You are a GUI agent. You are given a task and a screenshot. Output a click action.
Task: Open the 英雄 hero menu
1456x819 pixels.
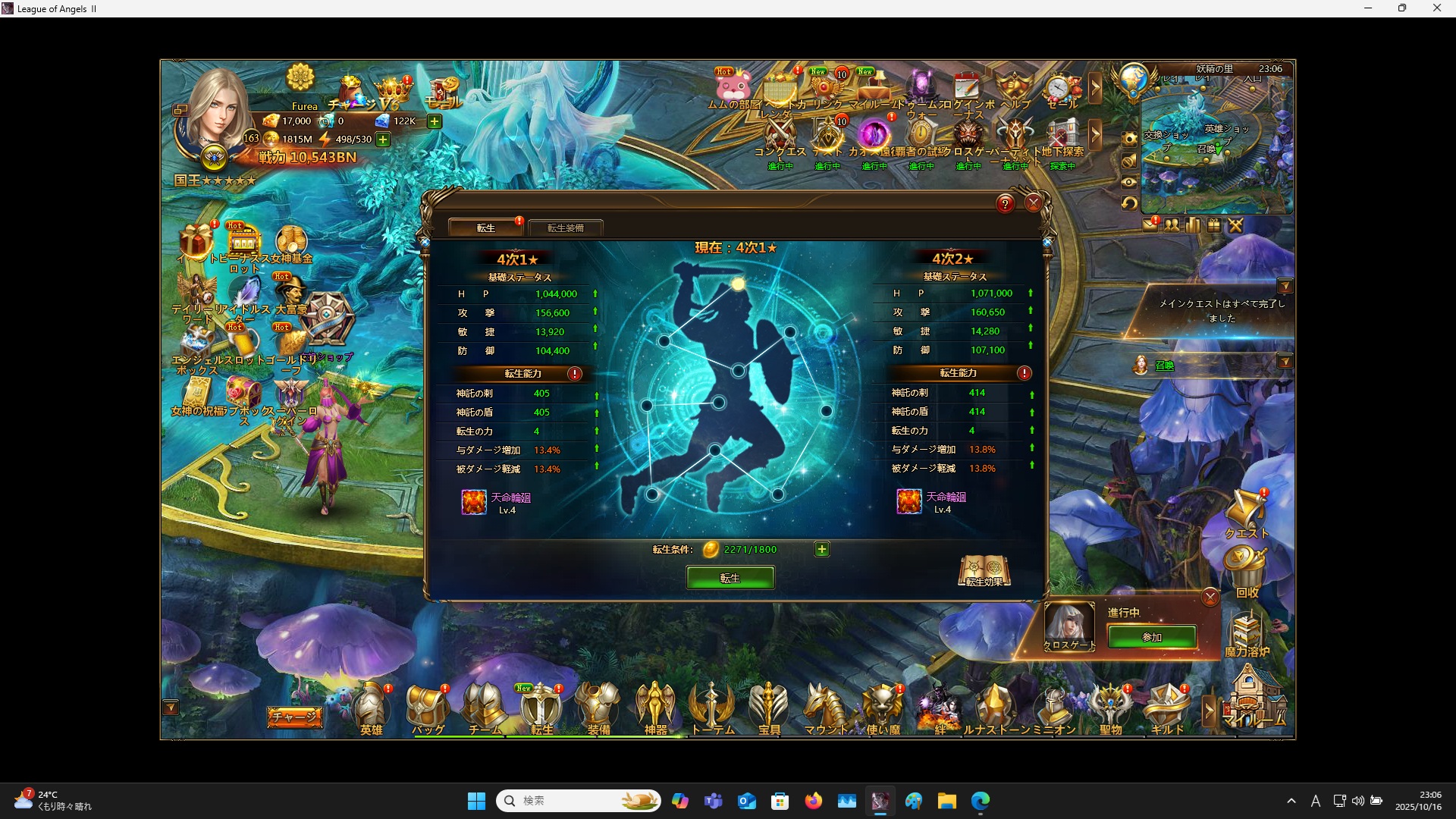[x=371, y=709]
